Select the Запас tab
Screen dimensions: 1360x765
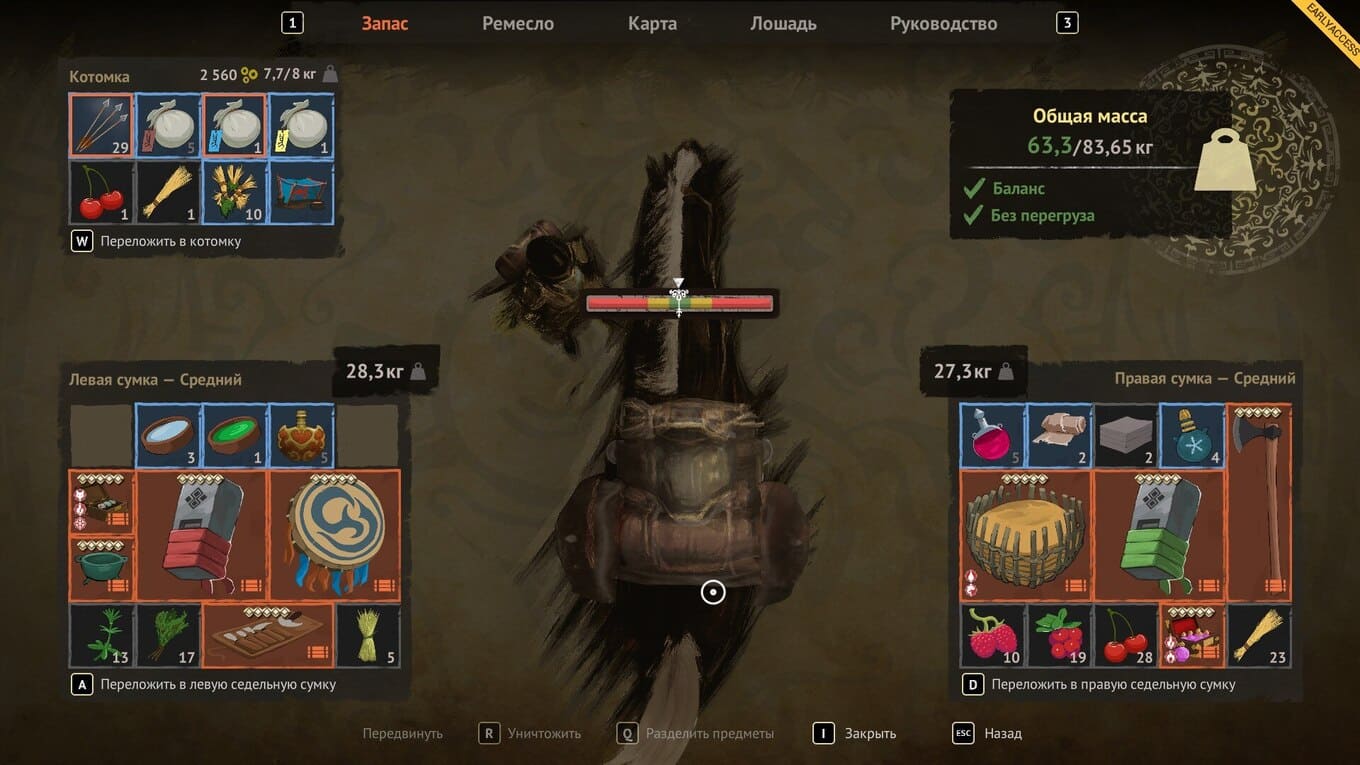point(385,24)
